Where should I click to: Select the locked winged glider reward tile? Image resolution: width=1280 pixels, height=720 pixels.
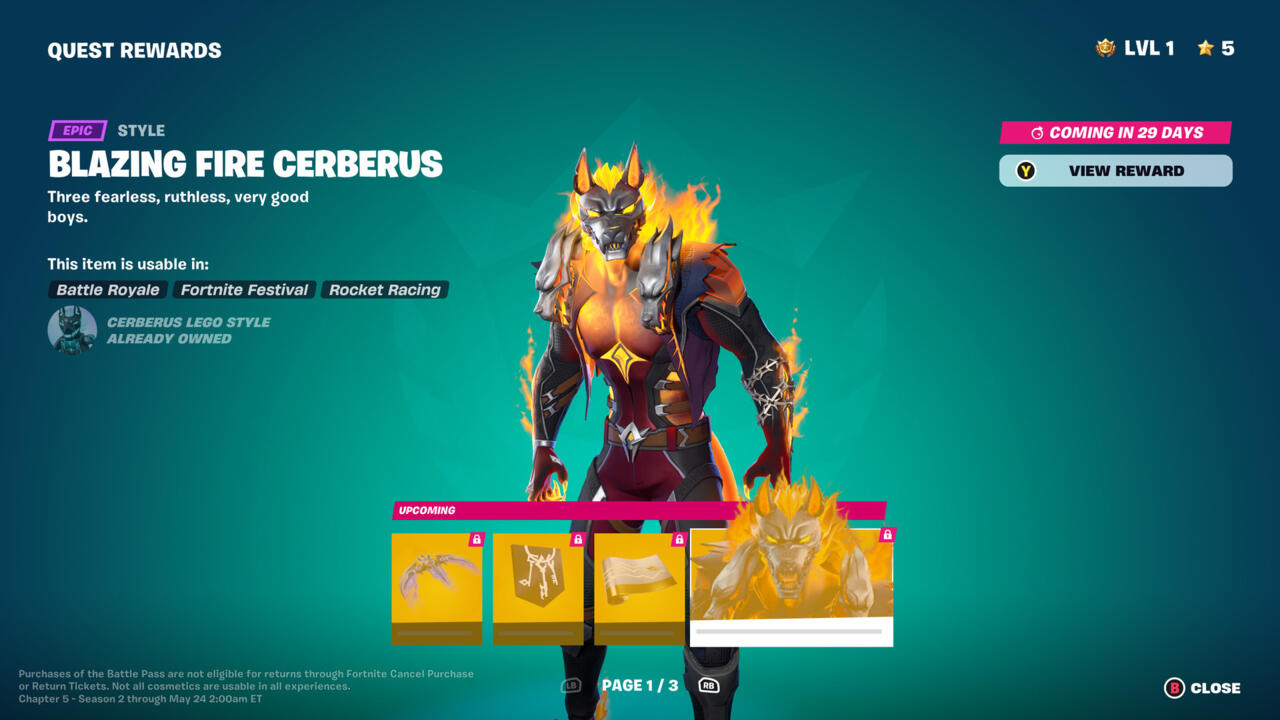click(x=436, y=588)
